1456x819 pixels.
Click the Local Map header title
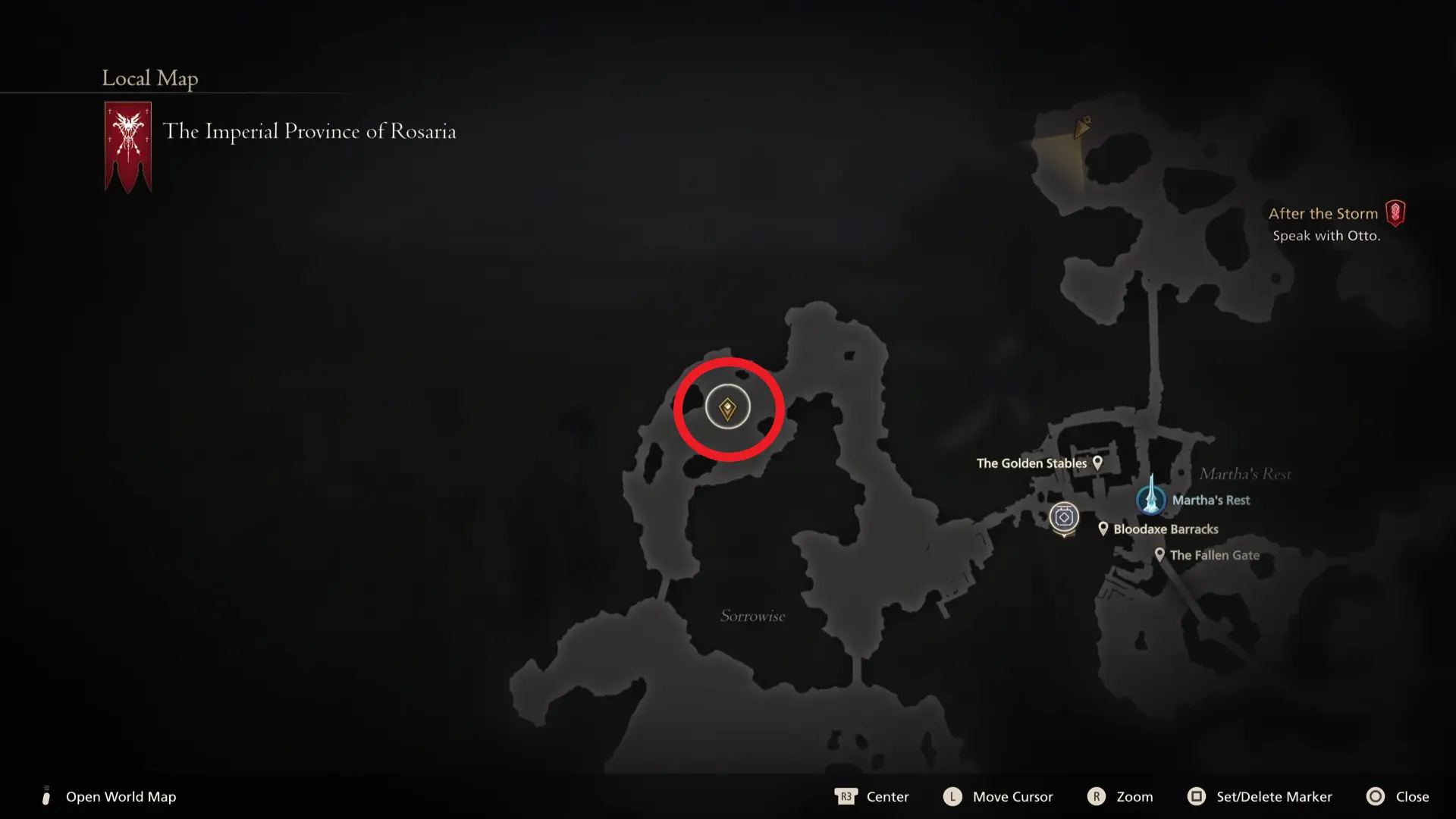coord(149,78)
